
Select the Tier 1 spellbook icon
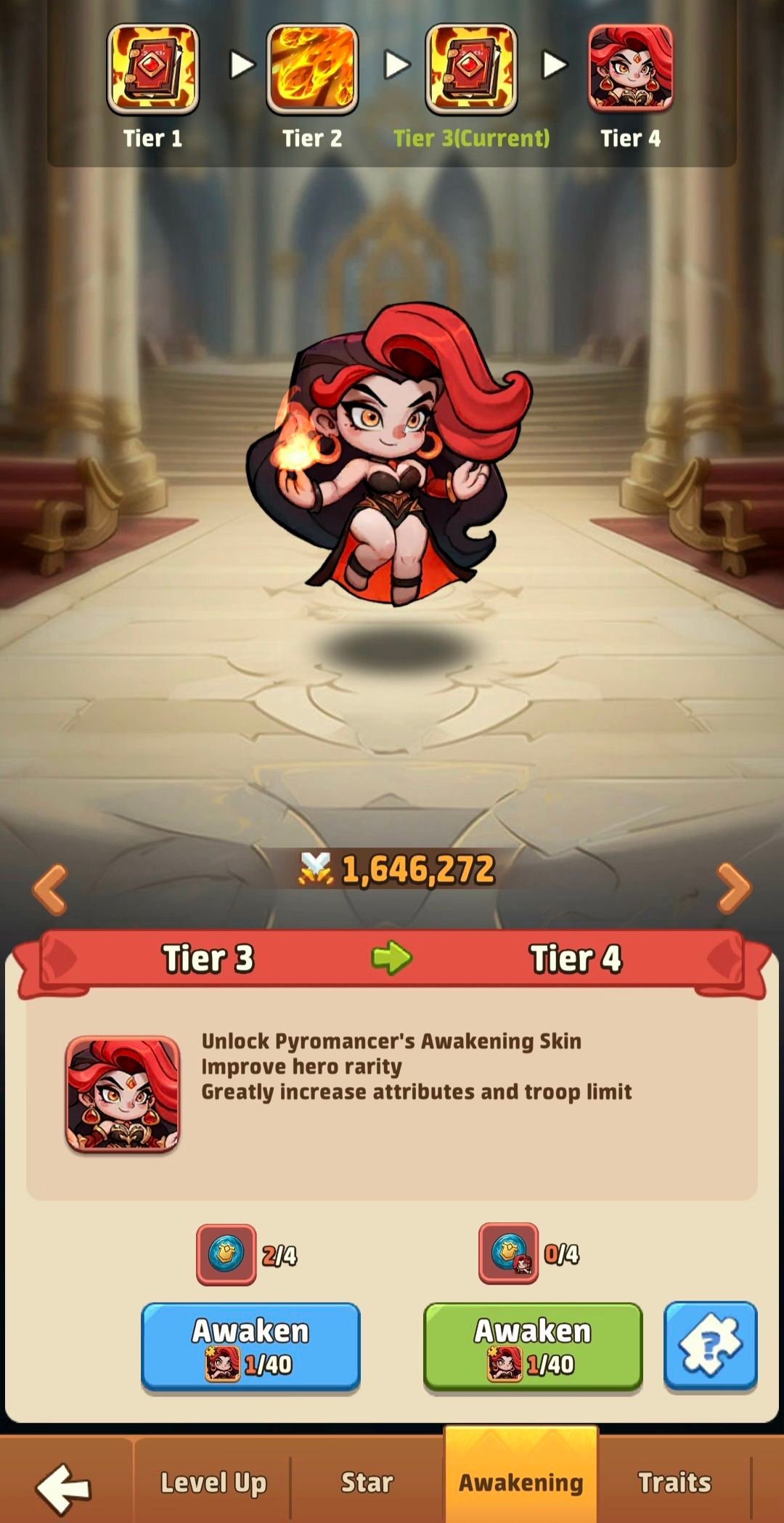152,69
